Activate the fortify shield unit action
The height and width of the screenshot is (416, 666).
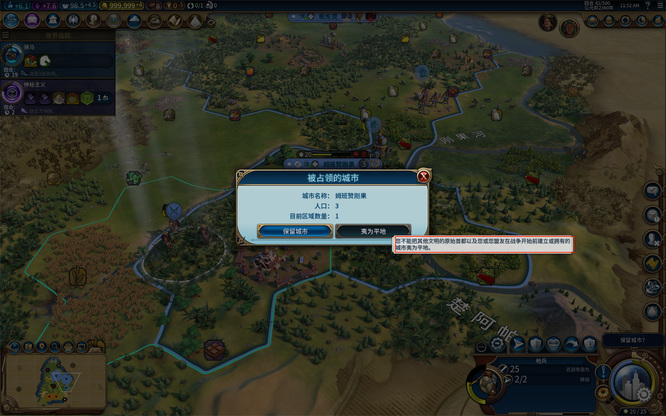(537, 345)
